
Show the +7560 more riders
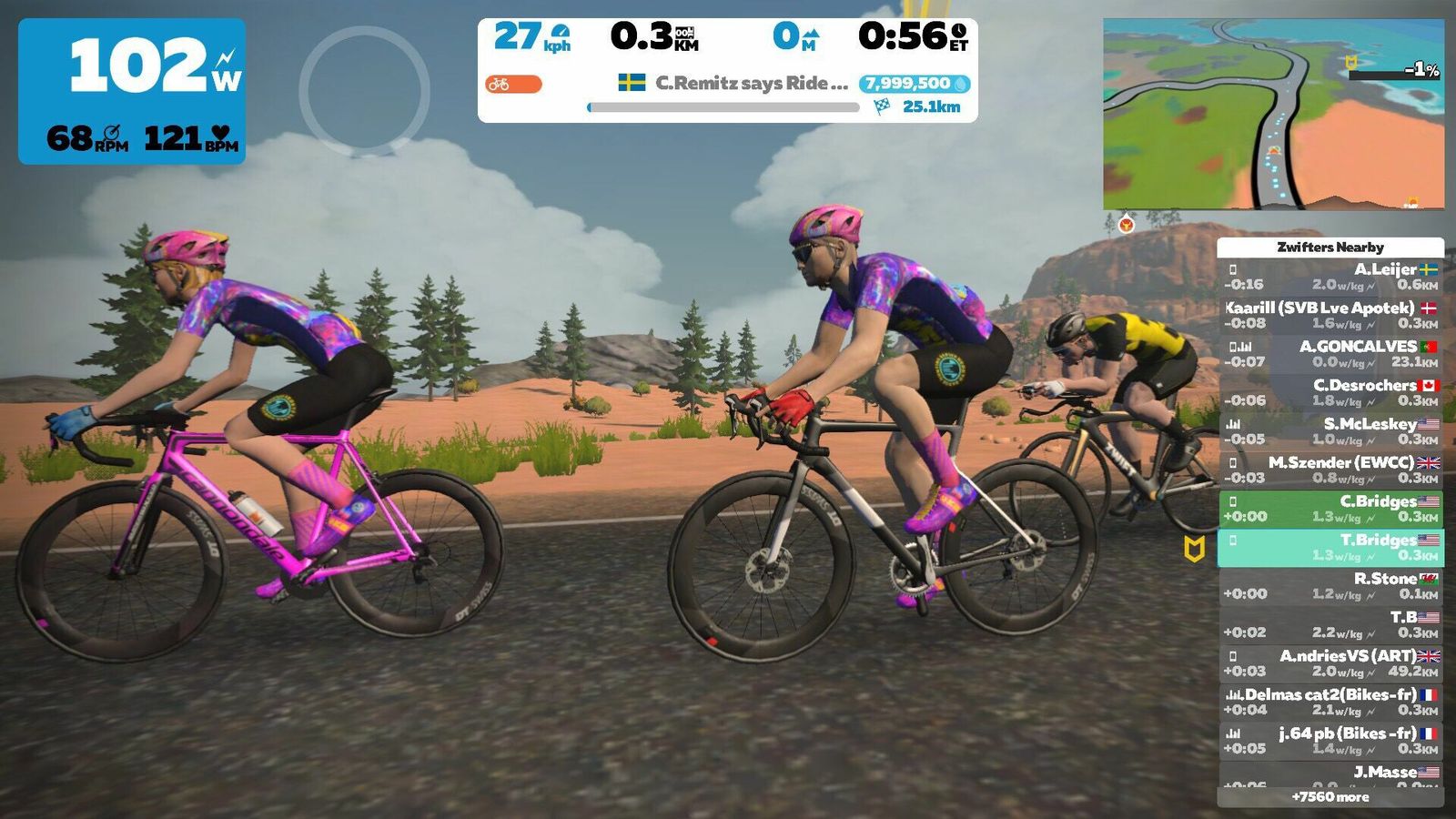(x=1330, y=797)
